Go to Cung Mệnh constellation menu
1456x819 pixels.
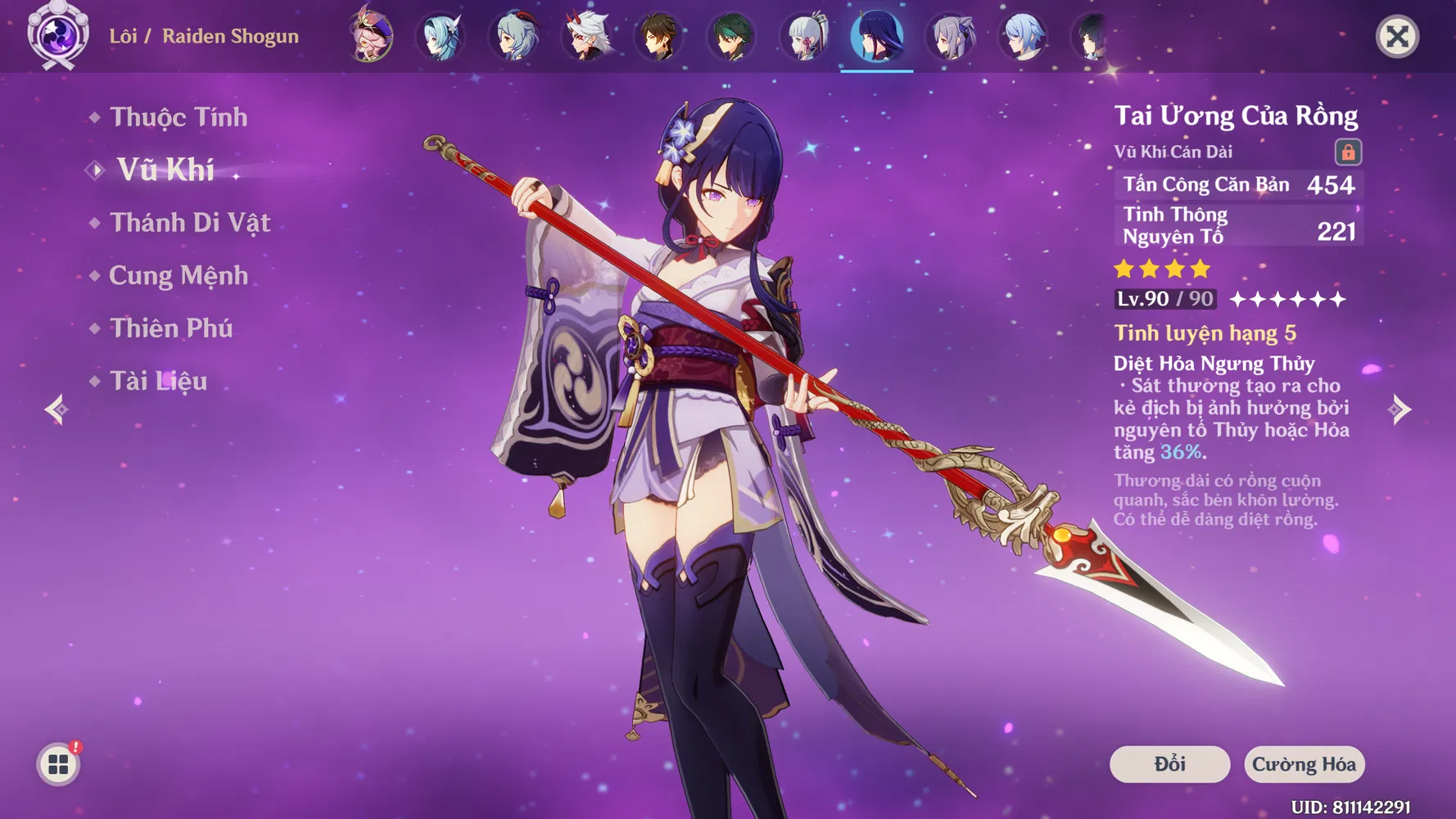click(x=179, y=276)
